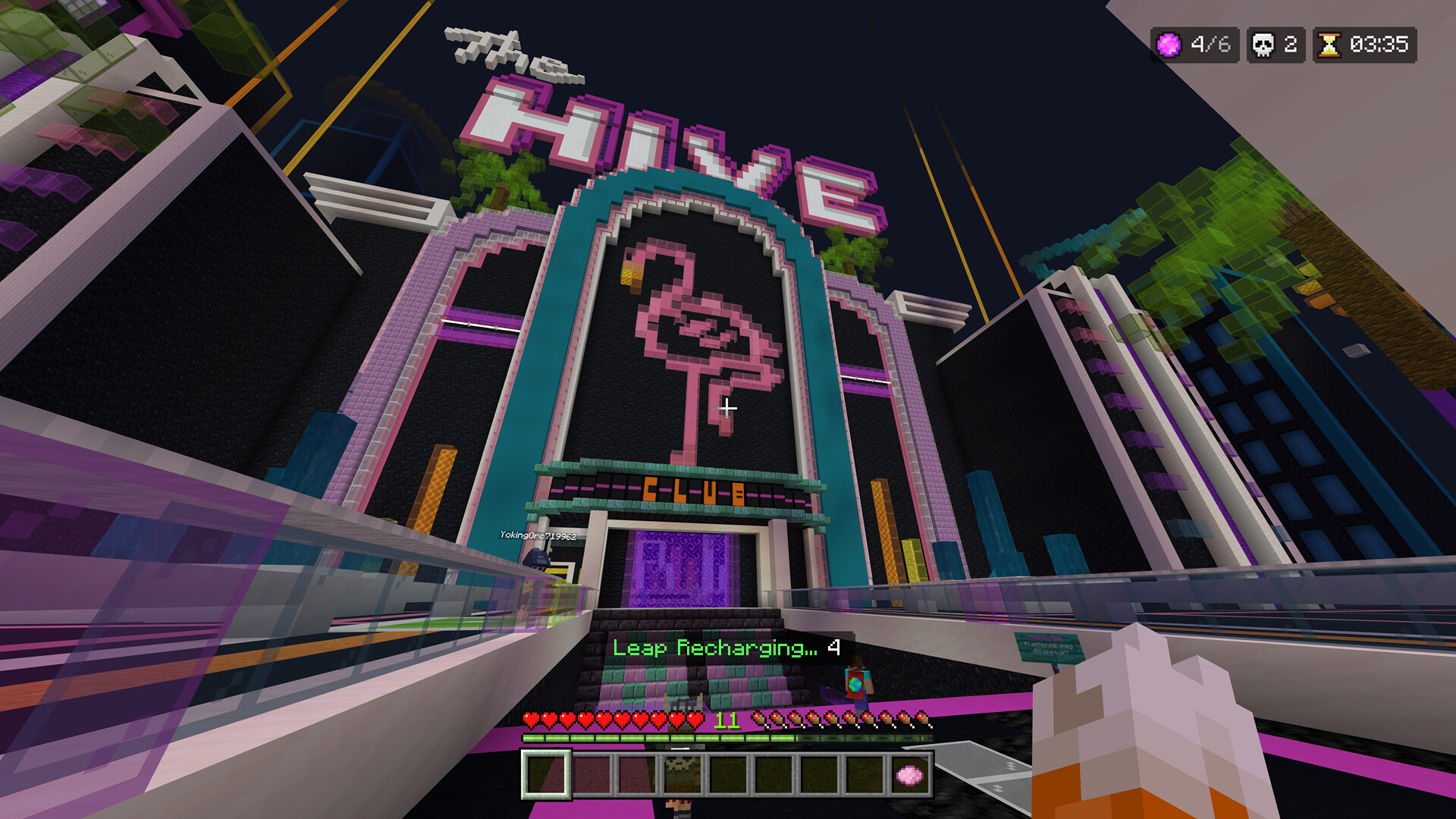Select the skull kill counter icon

[x=1264, y=45]
